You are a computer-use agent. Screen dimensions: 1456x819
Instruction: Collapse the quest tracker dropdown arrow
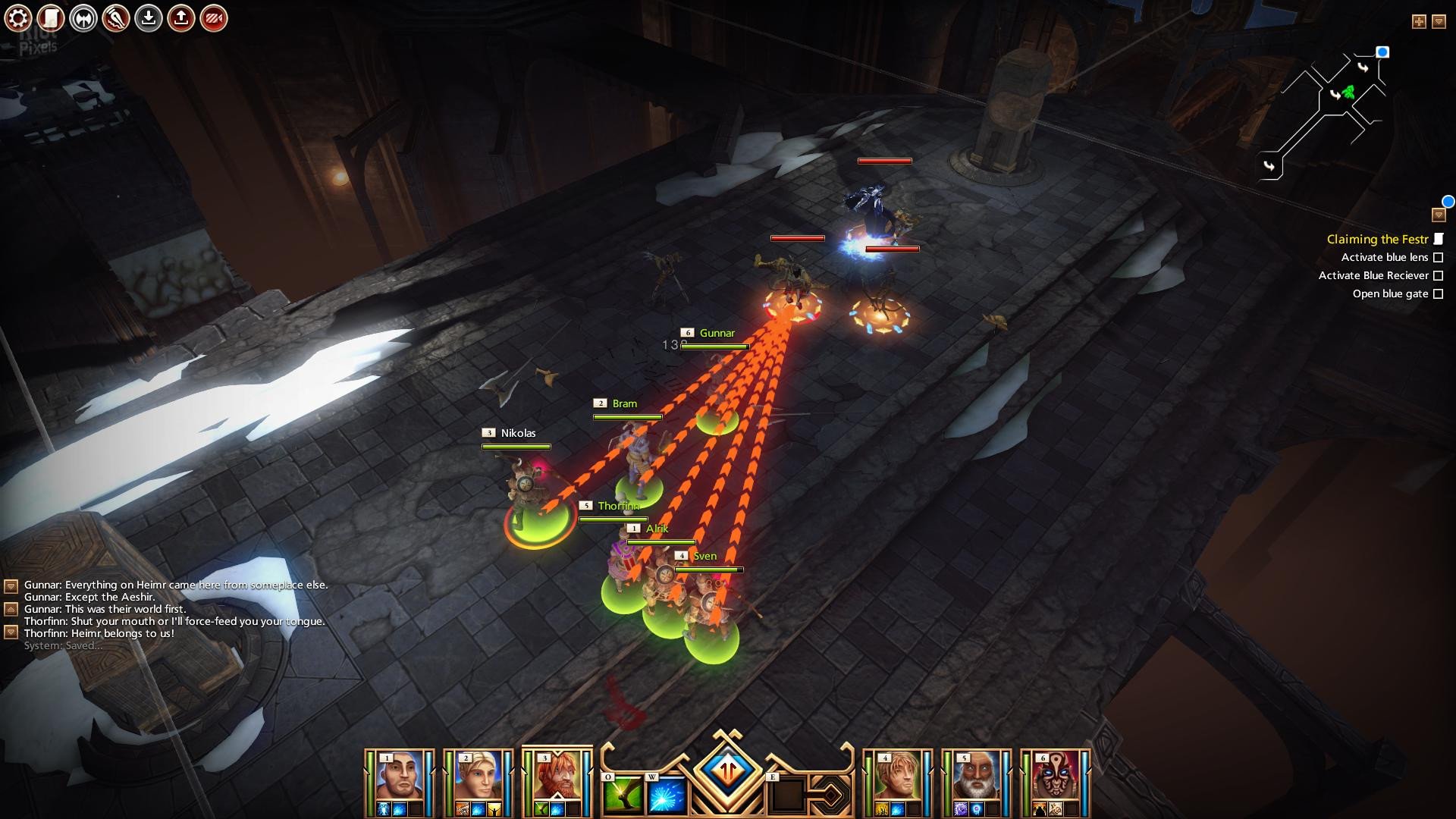pos(1439,215)
